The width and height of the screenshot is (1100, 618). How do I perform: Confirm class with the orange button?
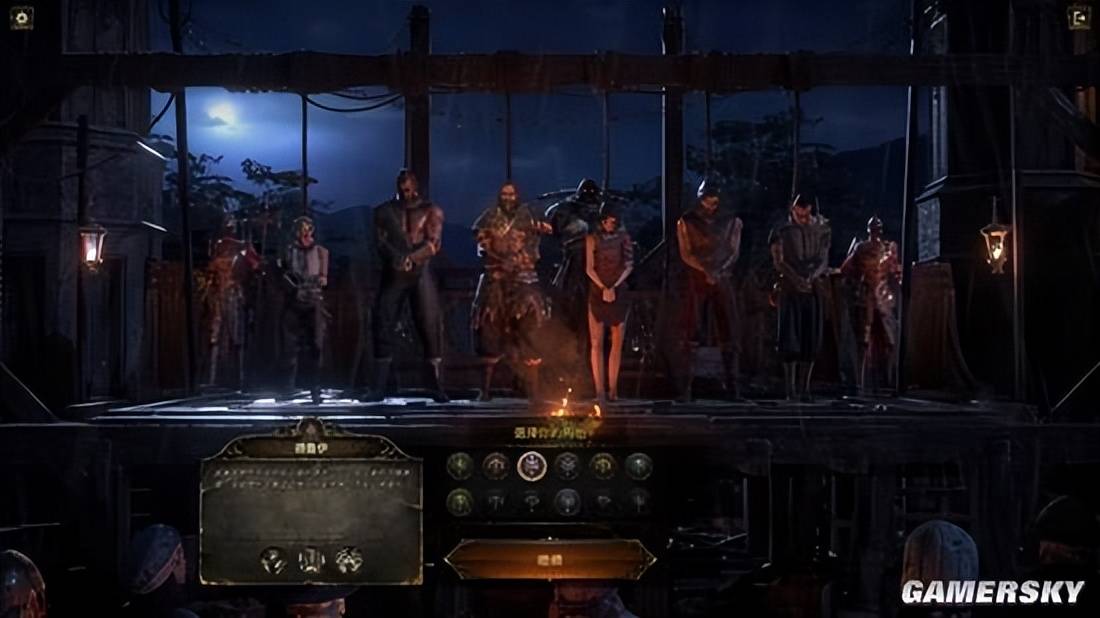click(549, 560)
